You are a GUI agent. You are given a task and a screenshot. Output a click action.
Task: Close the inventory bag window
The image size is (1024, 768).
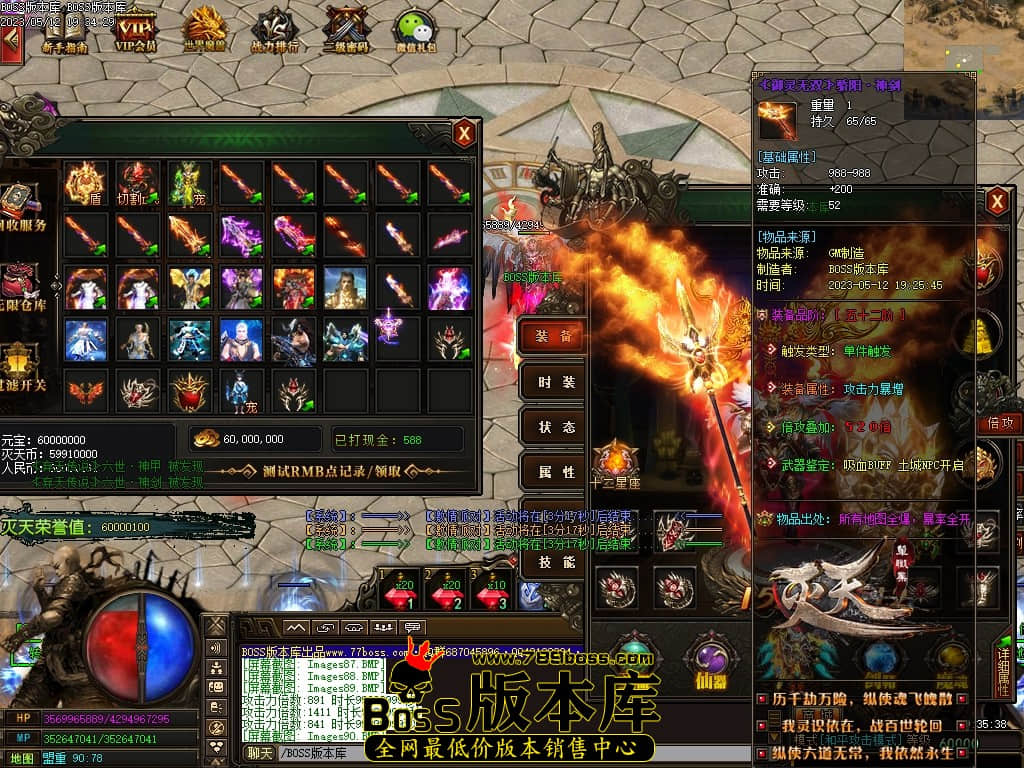tap(464, 133)
